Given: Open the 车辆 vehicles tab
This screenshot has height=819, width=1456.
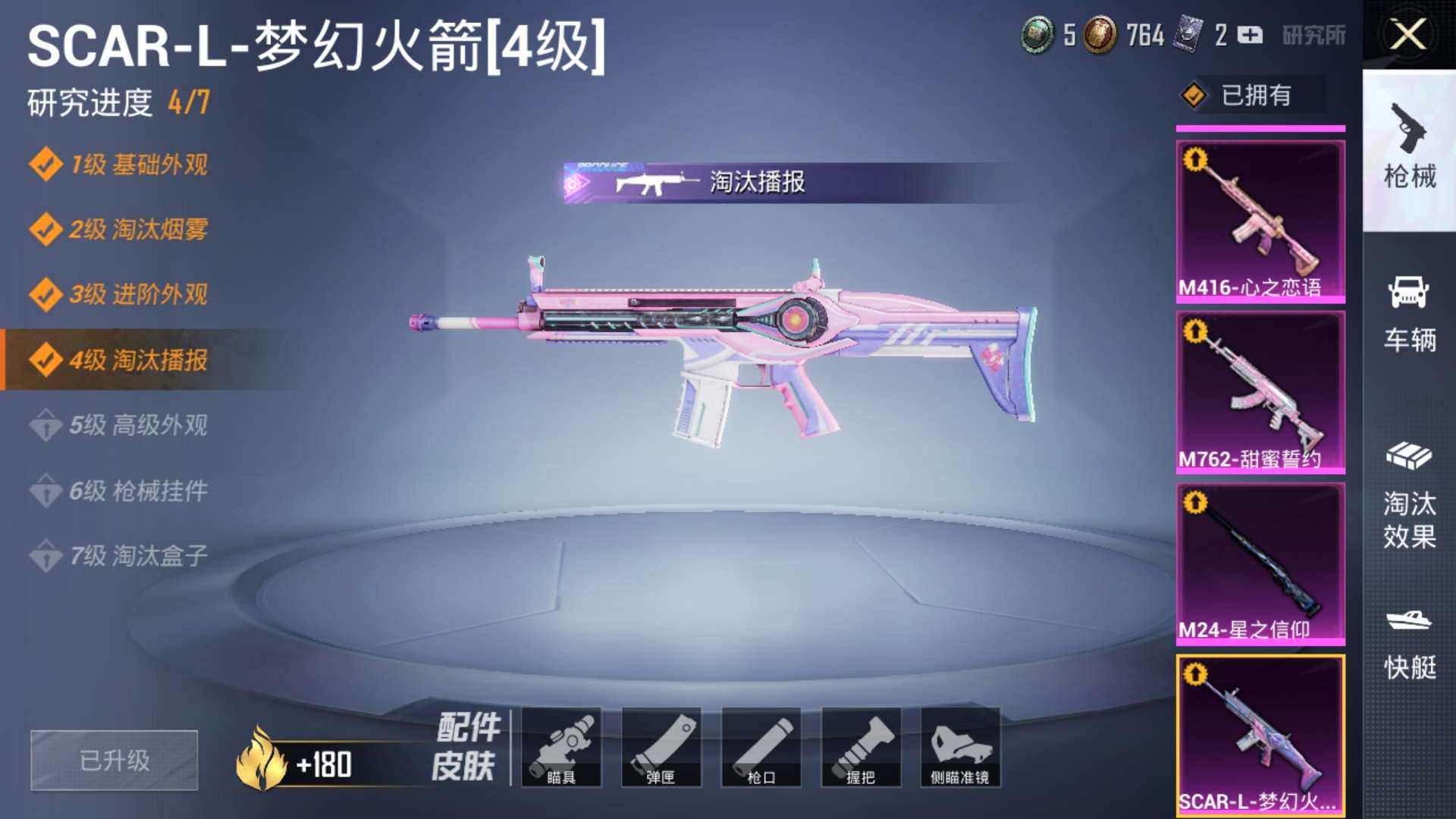Looking at the screenshot, I should point(1409,314).
